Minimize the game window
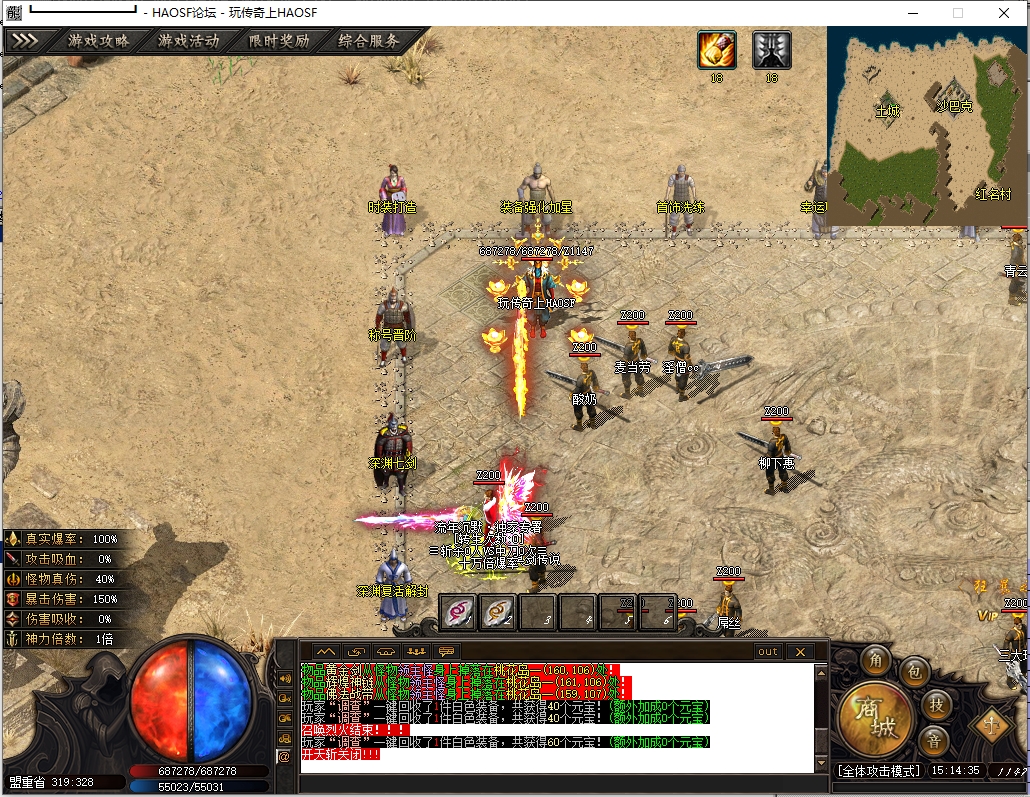The width and height of the screenshot is (1030, 797). (911, 13)
